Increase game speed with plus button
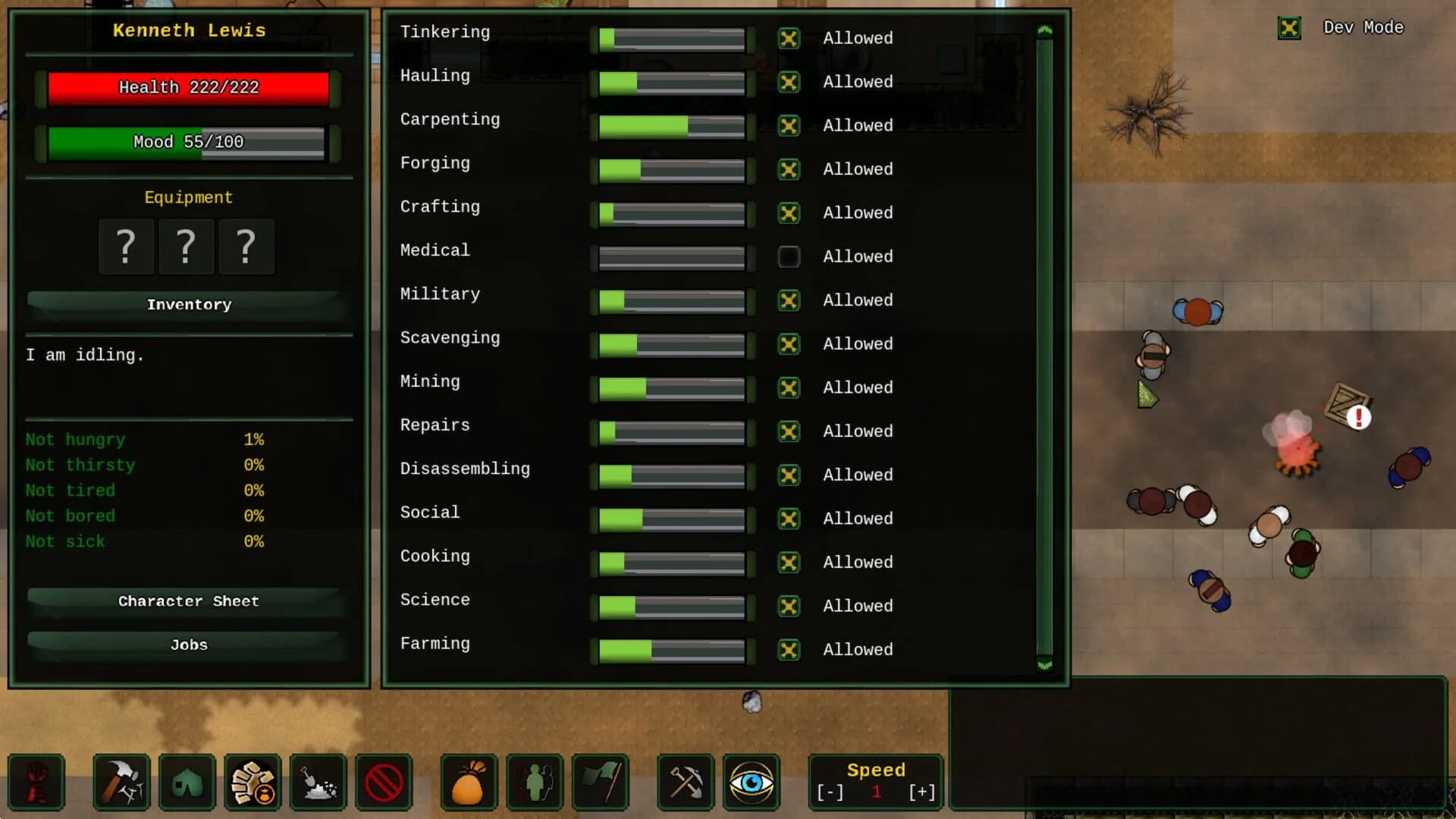Screen dimensions: 1456x819 tap(921, 792)
